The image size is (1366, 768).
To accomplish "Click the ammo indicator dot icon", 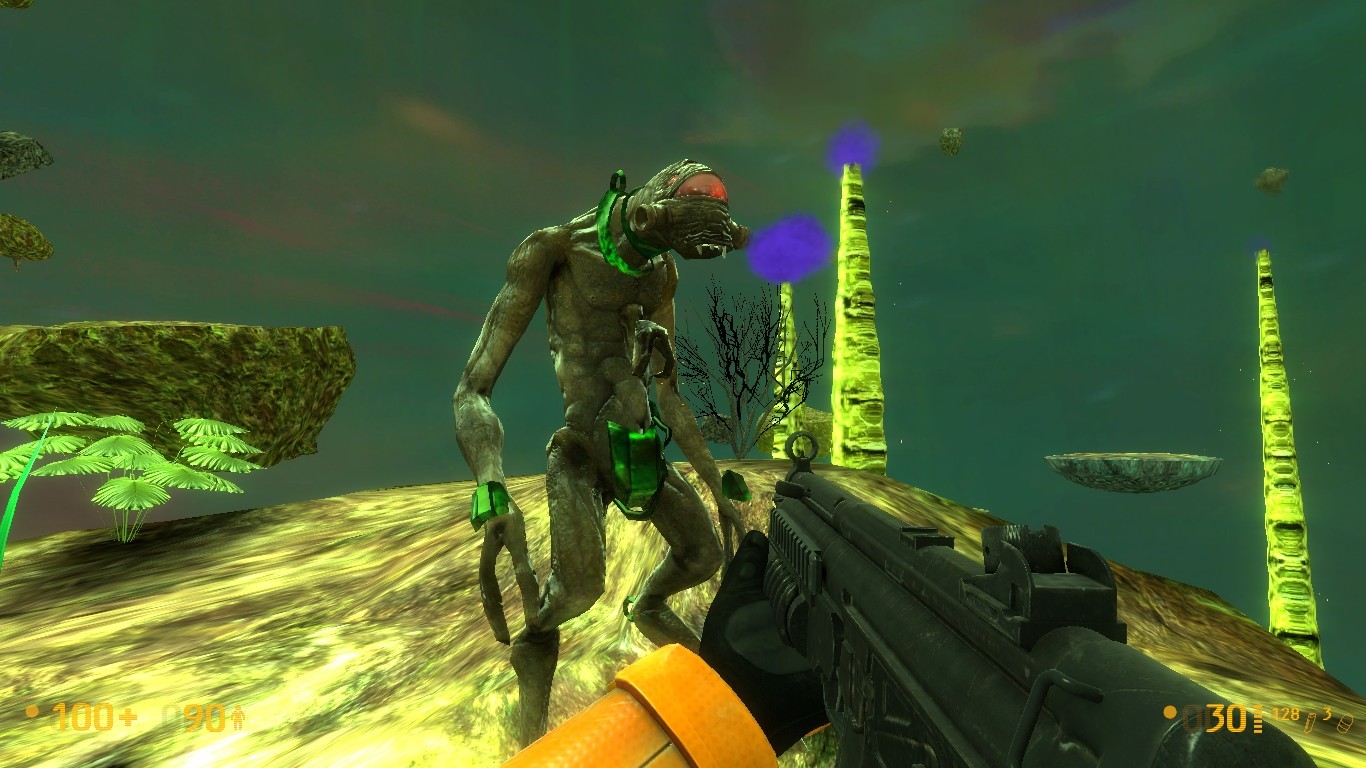I will pyautogui.click(x=1170, y=713).
